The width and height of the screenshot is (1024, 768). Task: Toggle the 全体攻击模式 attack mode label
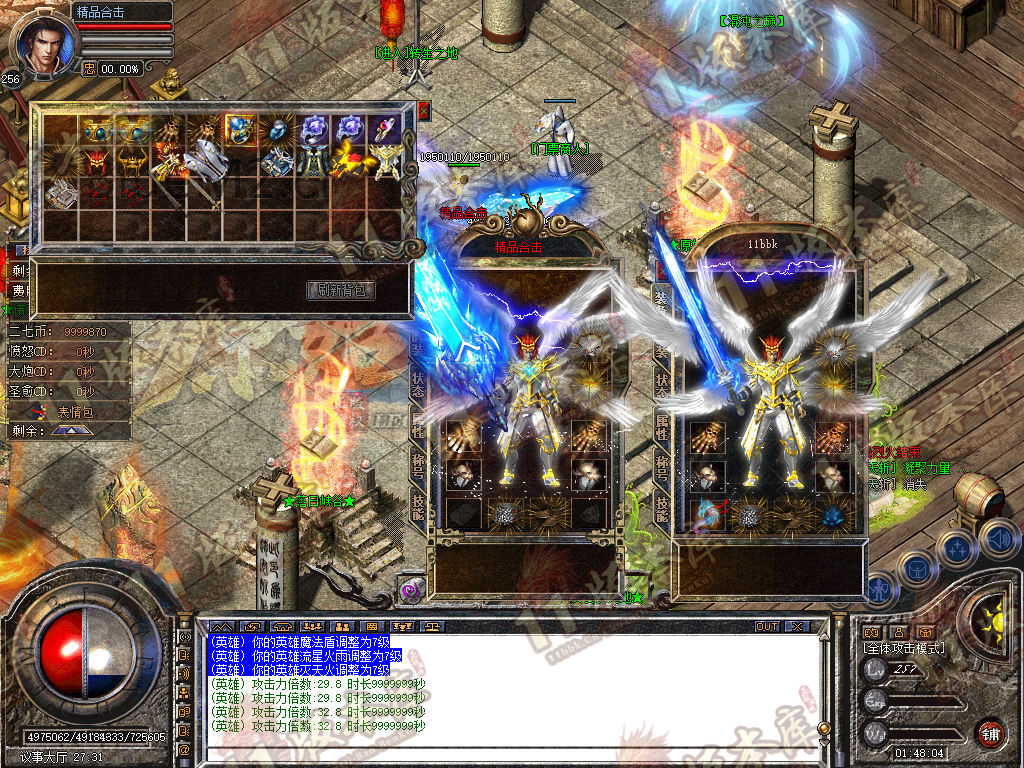tap(904, 648)
